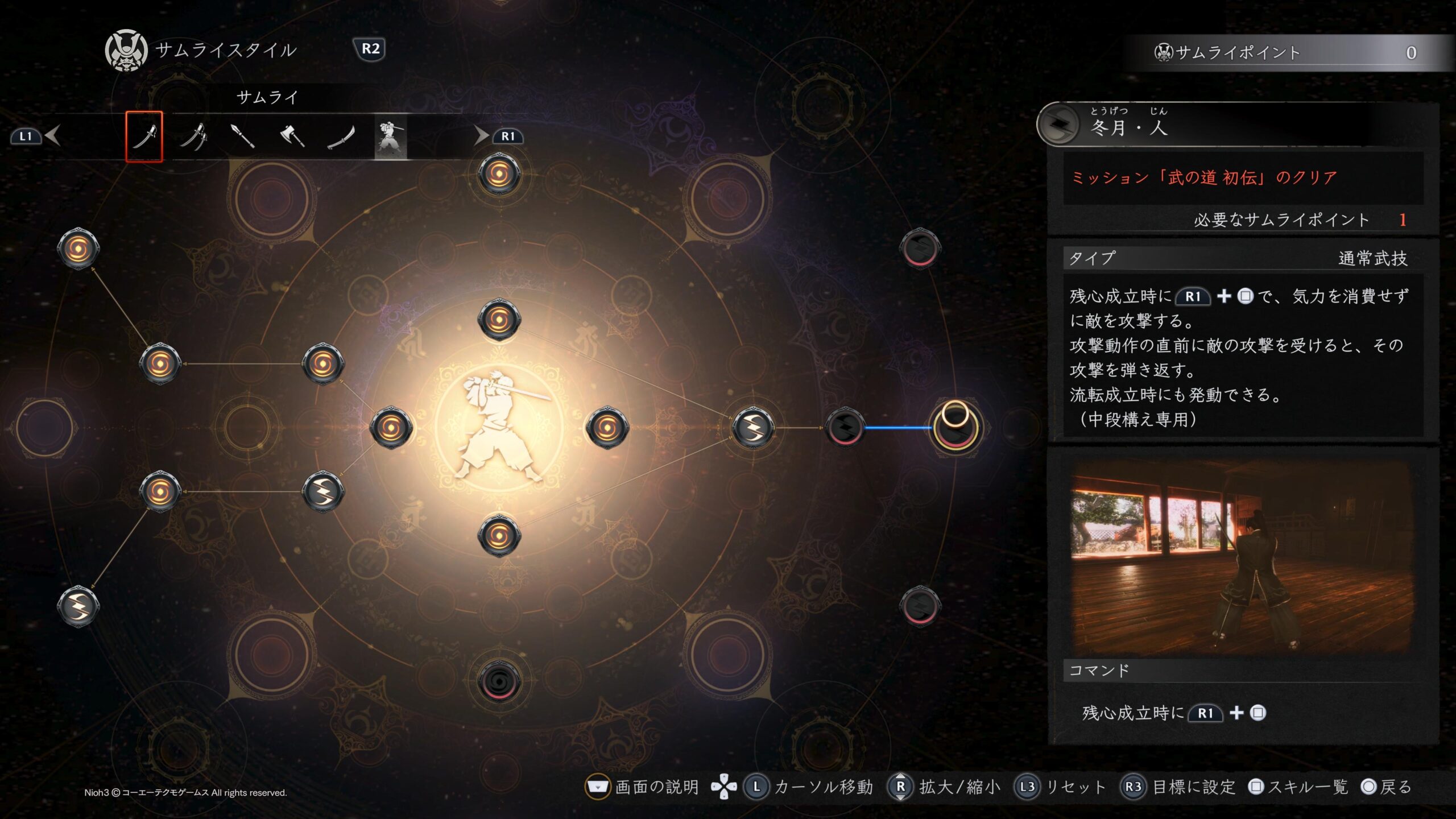Click the central samurai emblem
1456x819 pixels.
pos(499,427)
